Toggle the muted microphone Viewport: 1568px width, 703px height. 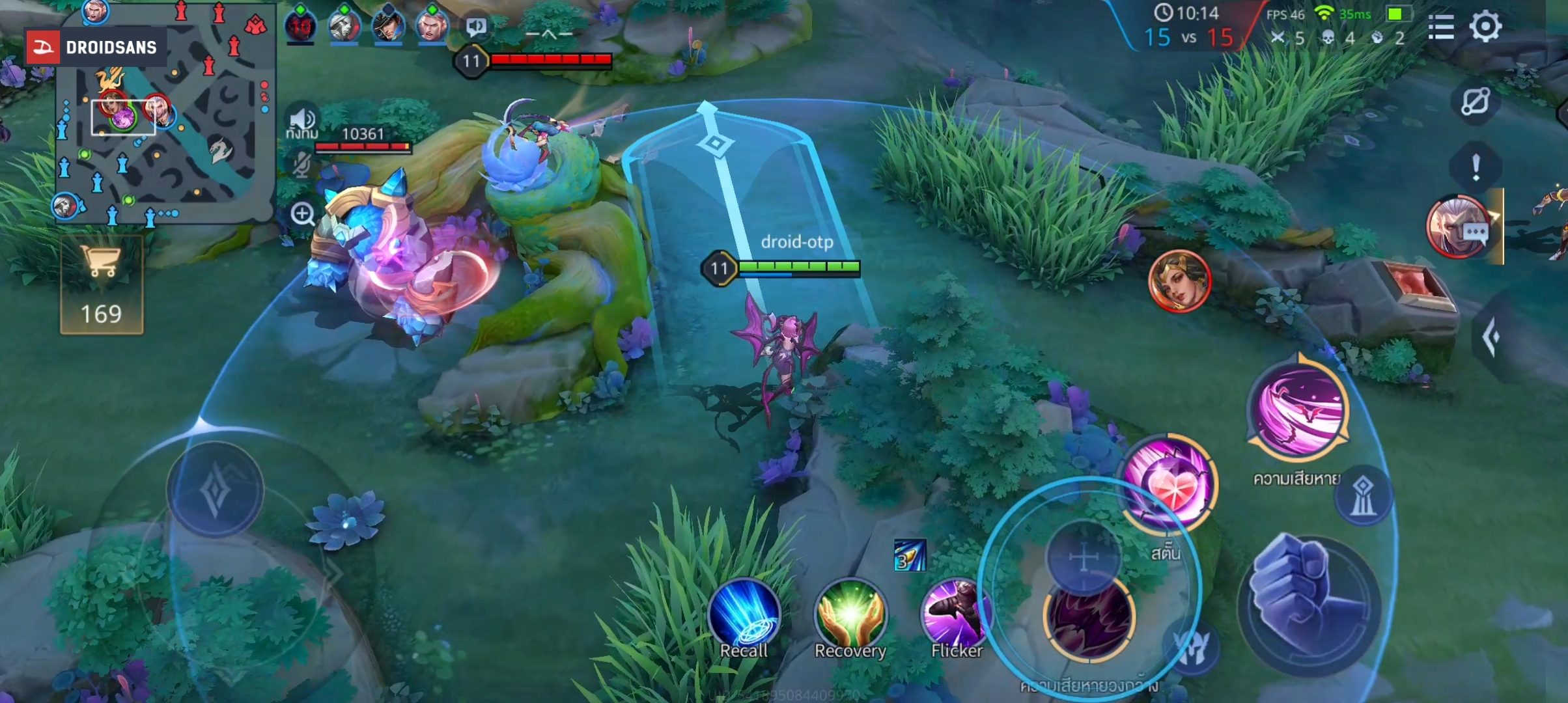(x=301, y=165)
